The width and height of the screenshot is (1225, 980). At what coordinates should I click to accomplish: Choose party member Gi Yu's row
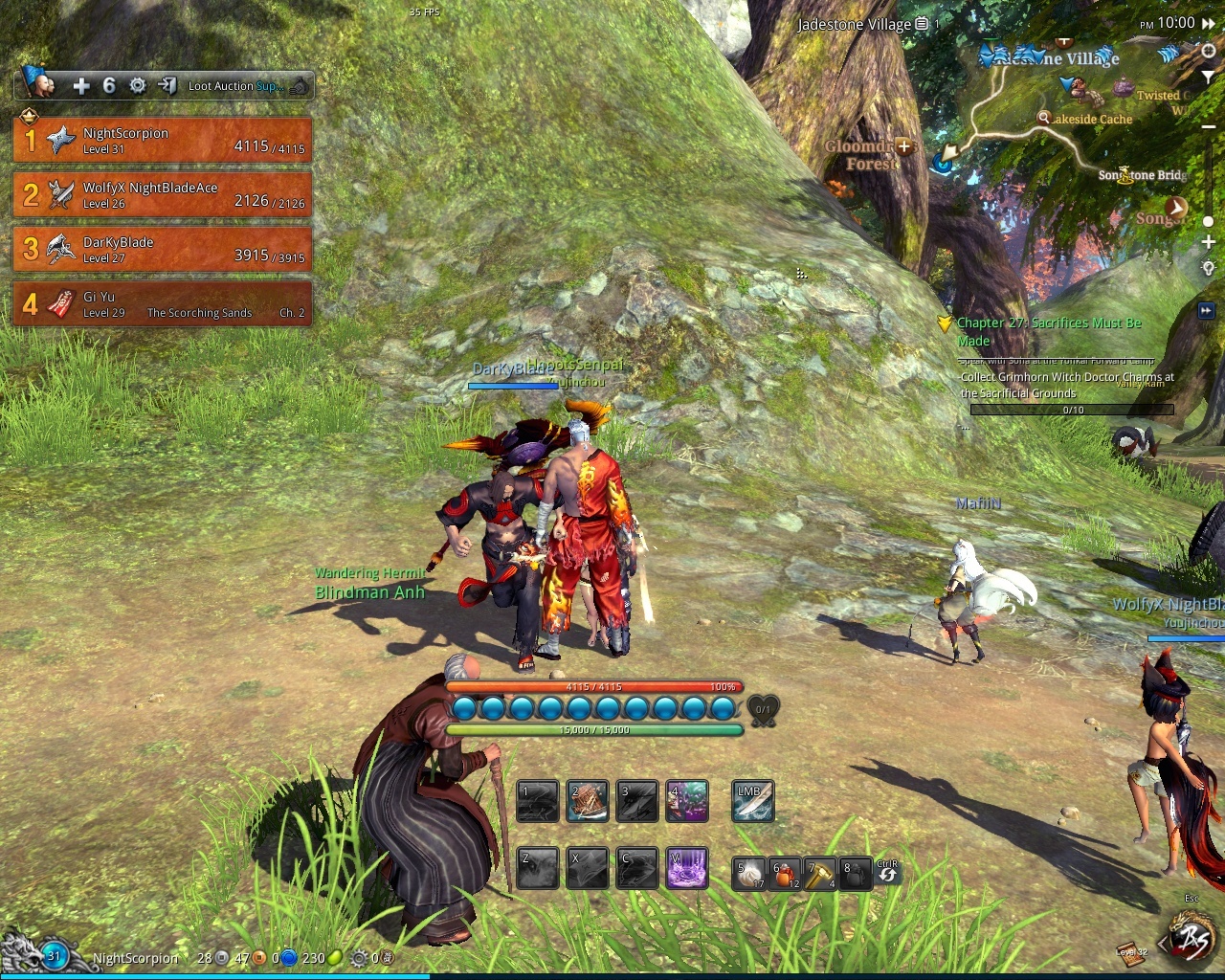point(163,303)
